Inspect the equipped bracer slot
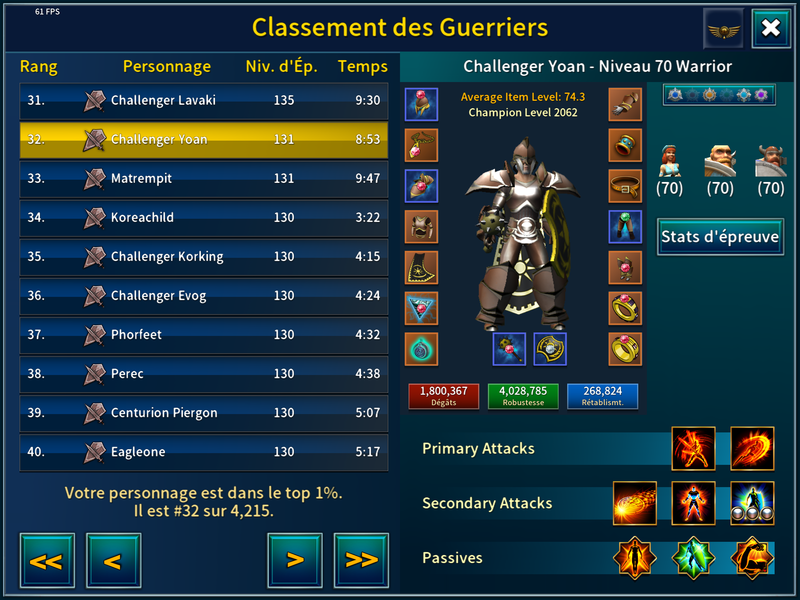This screenshot has width=800, height=600. click(625, 145)
